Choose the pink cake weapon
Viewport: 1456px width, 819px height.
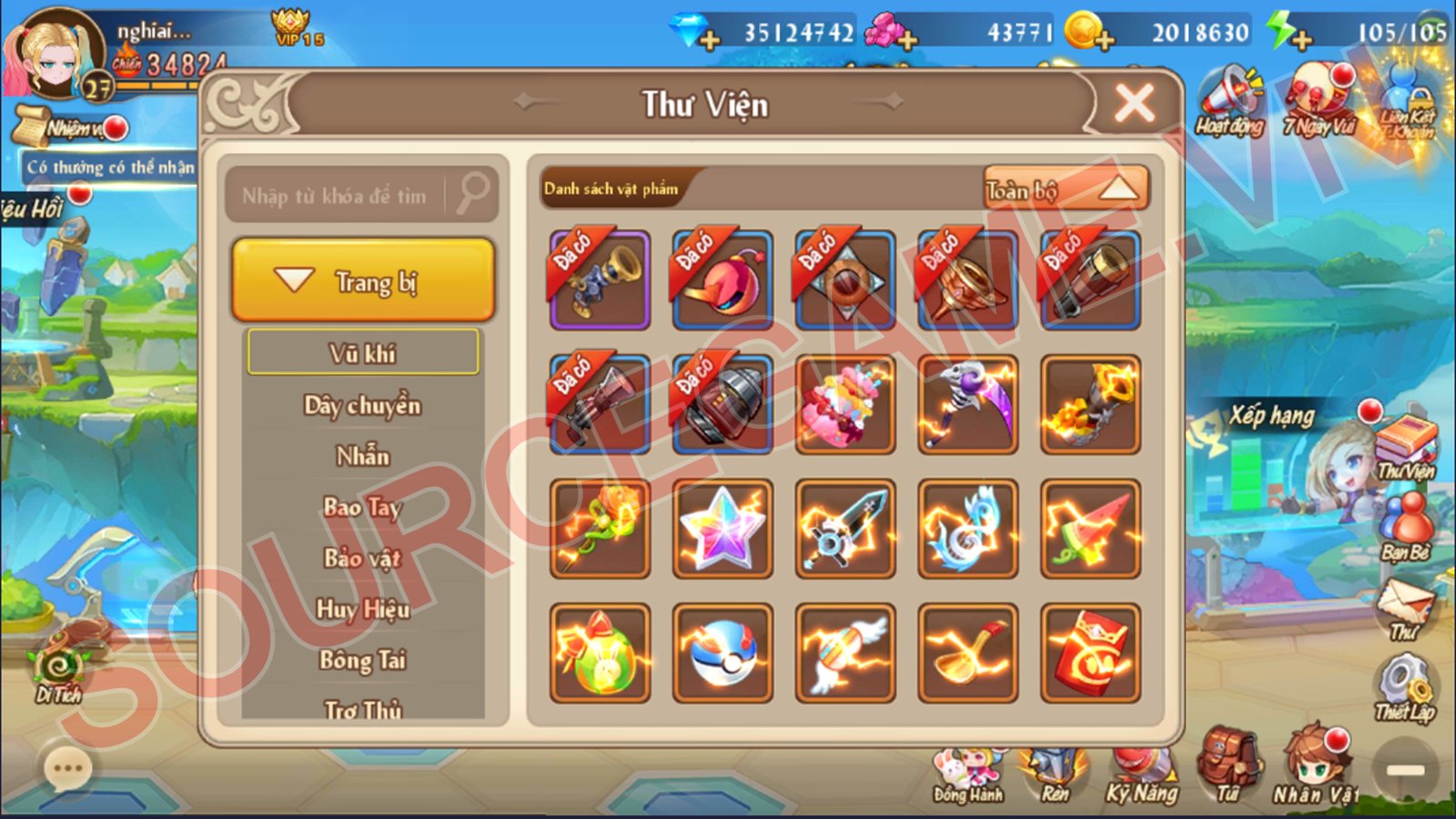tap(845, 405)
